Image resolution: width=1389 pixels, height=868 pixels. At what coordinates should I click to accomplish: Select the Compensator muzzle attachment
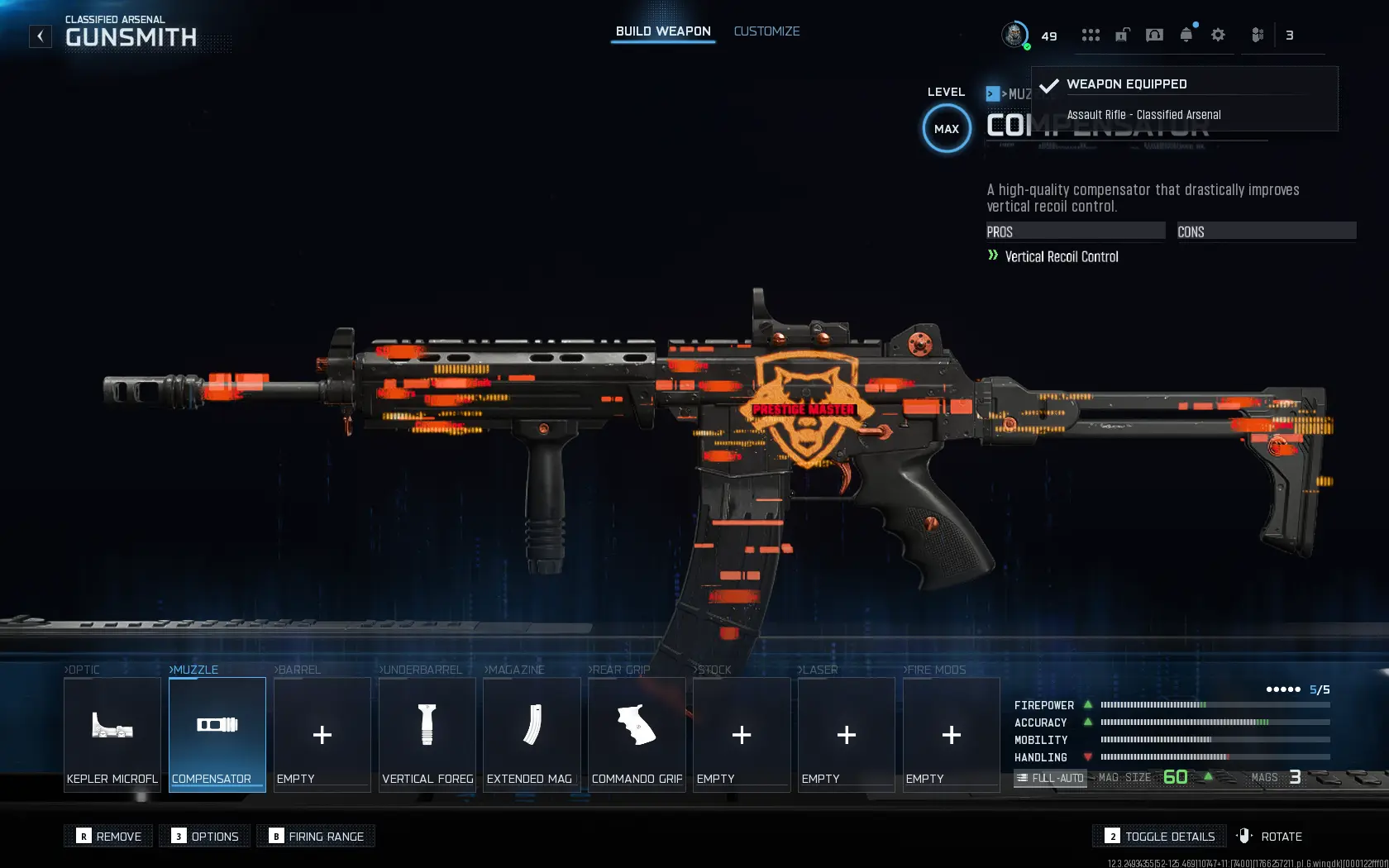(217, 734)
